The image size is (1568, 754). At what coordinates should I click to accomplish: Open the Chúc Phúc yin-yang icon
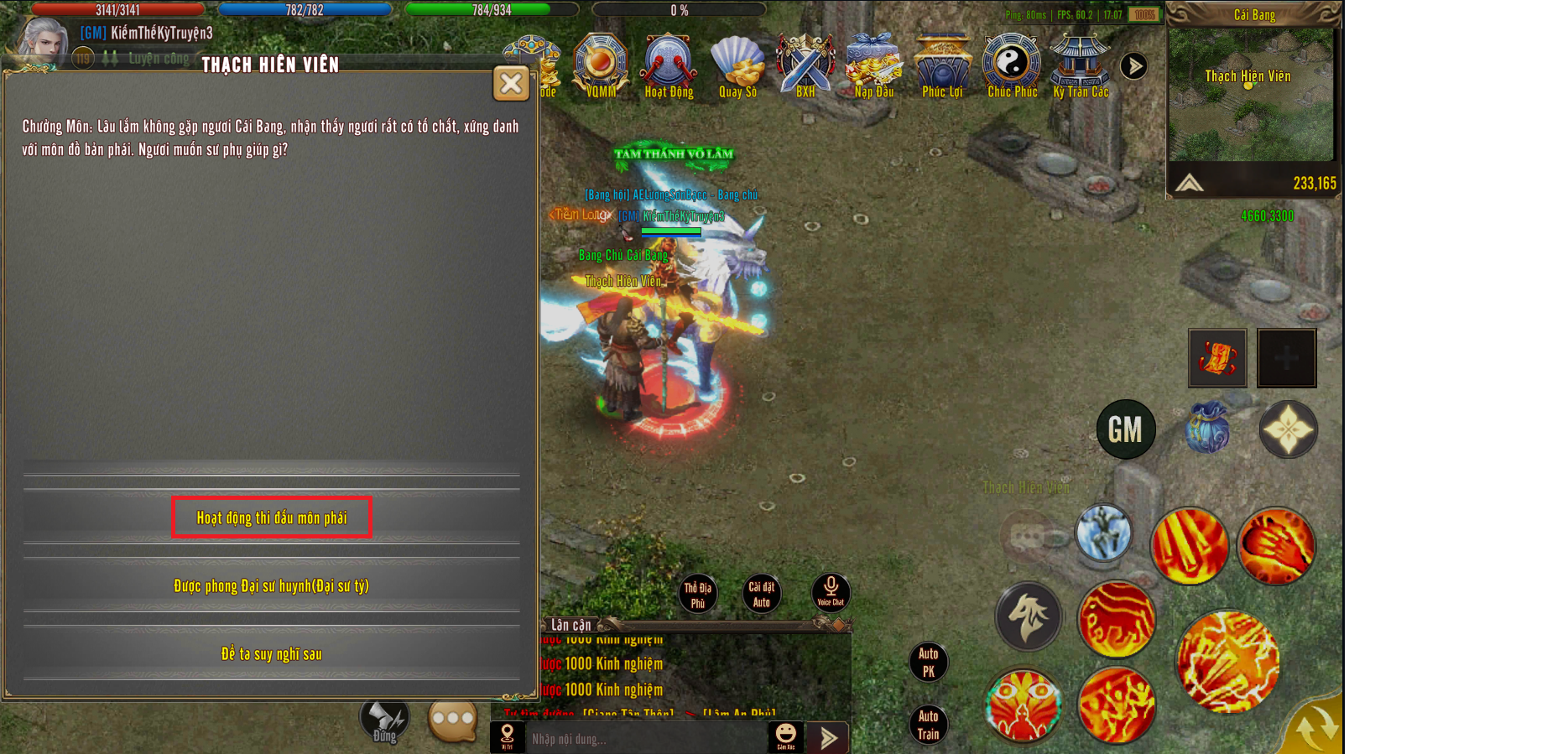coord(1012,65)
